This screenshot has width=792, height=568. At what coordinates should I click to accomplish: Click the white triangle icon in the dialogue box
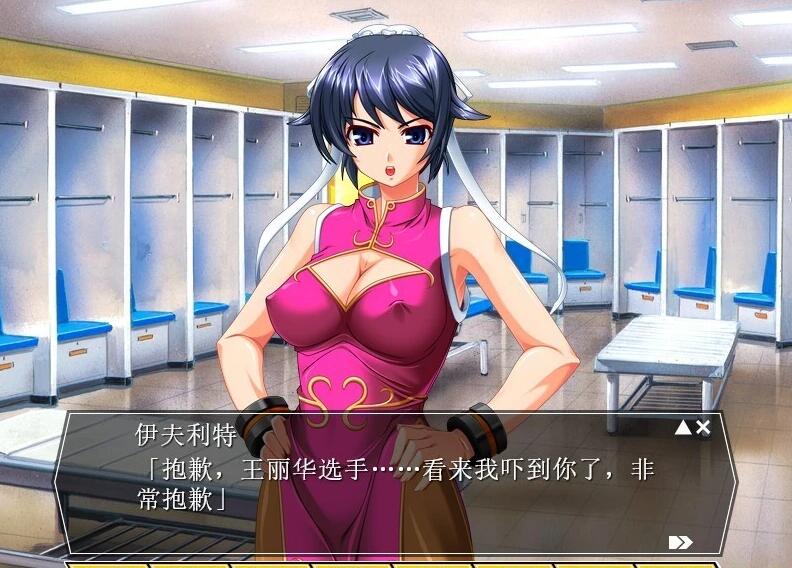tap(683, 427)
